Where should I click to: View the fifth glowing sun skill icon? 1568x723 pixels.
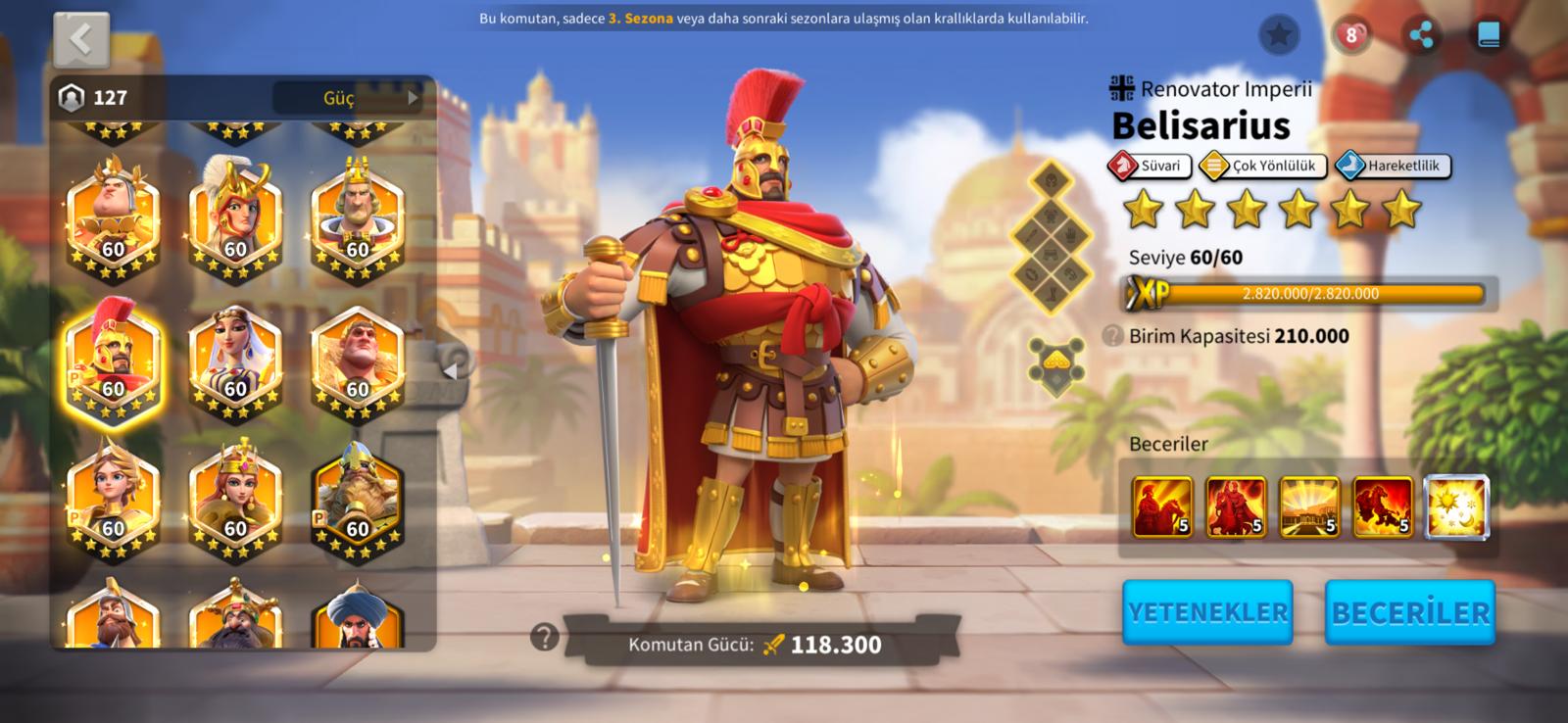point(1456,507)
